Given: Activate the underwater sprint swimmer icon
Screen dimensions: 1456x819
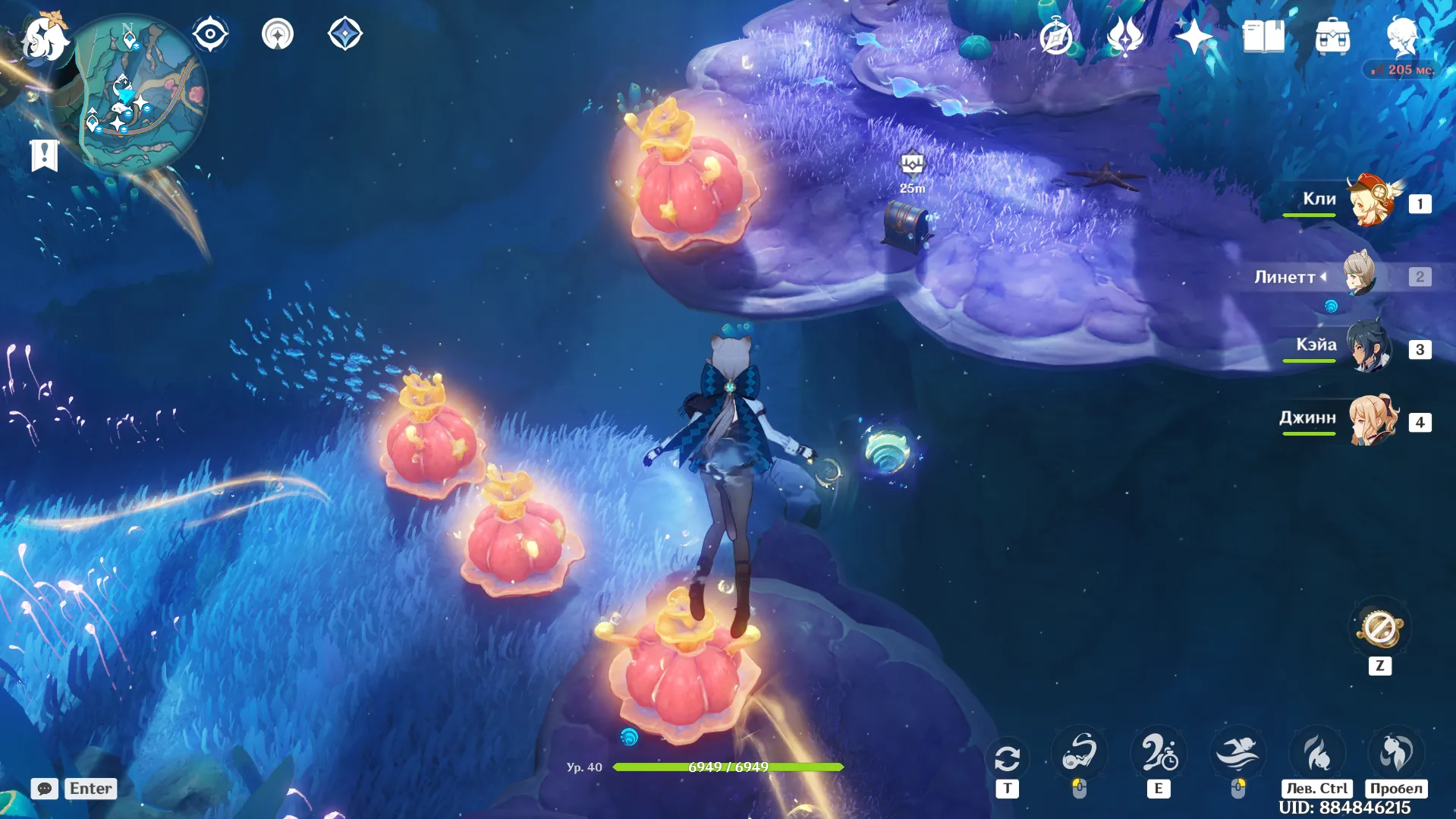Looking at the screenshot, I should pos(1237,754).
